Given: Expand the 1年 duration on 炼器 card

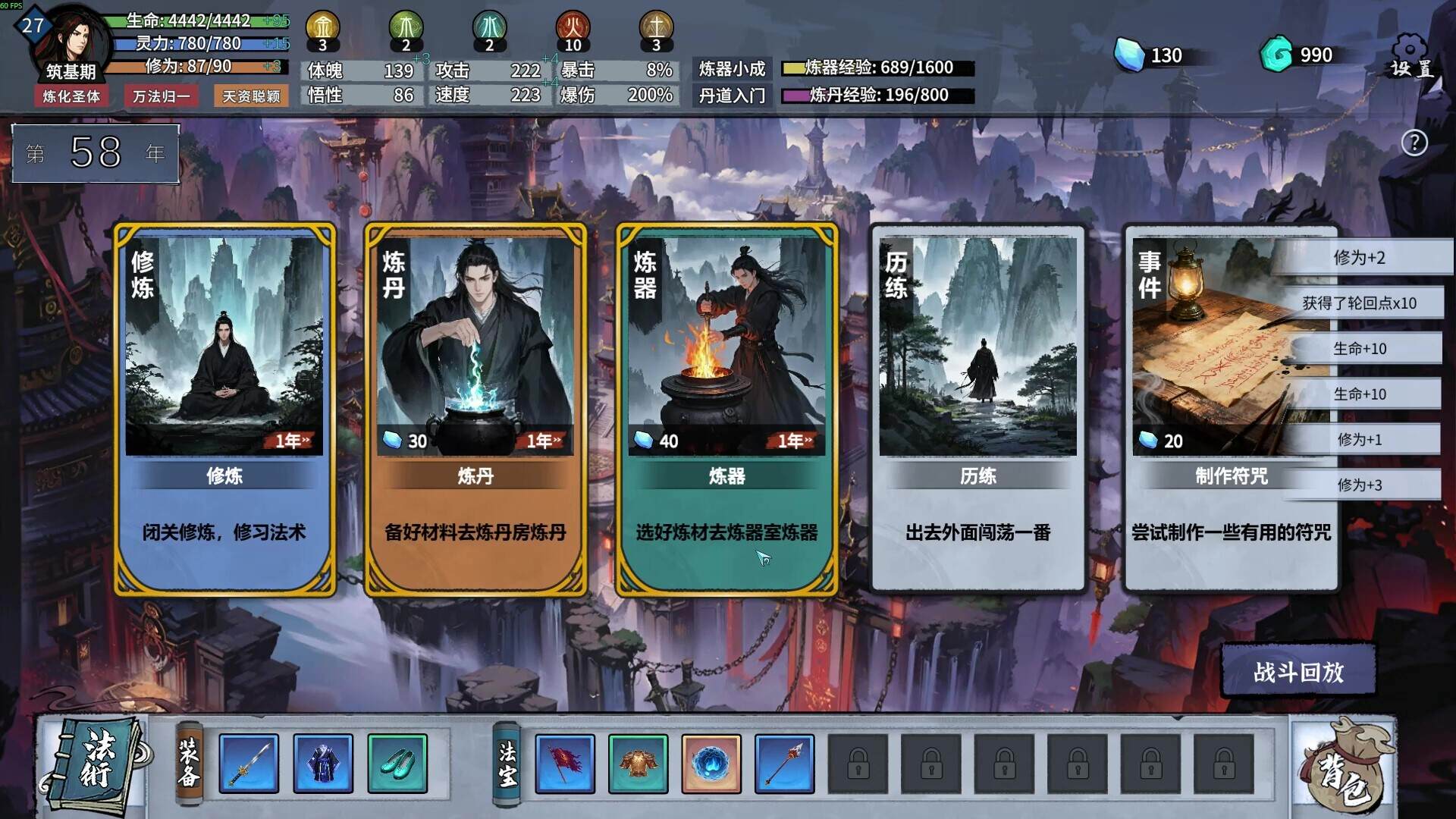Looking at the screenshot, I should click(792, 440).
